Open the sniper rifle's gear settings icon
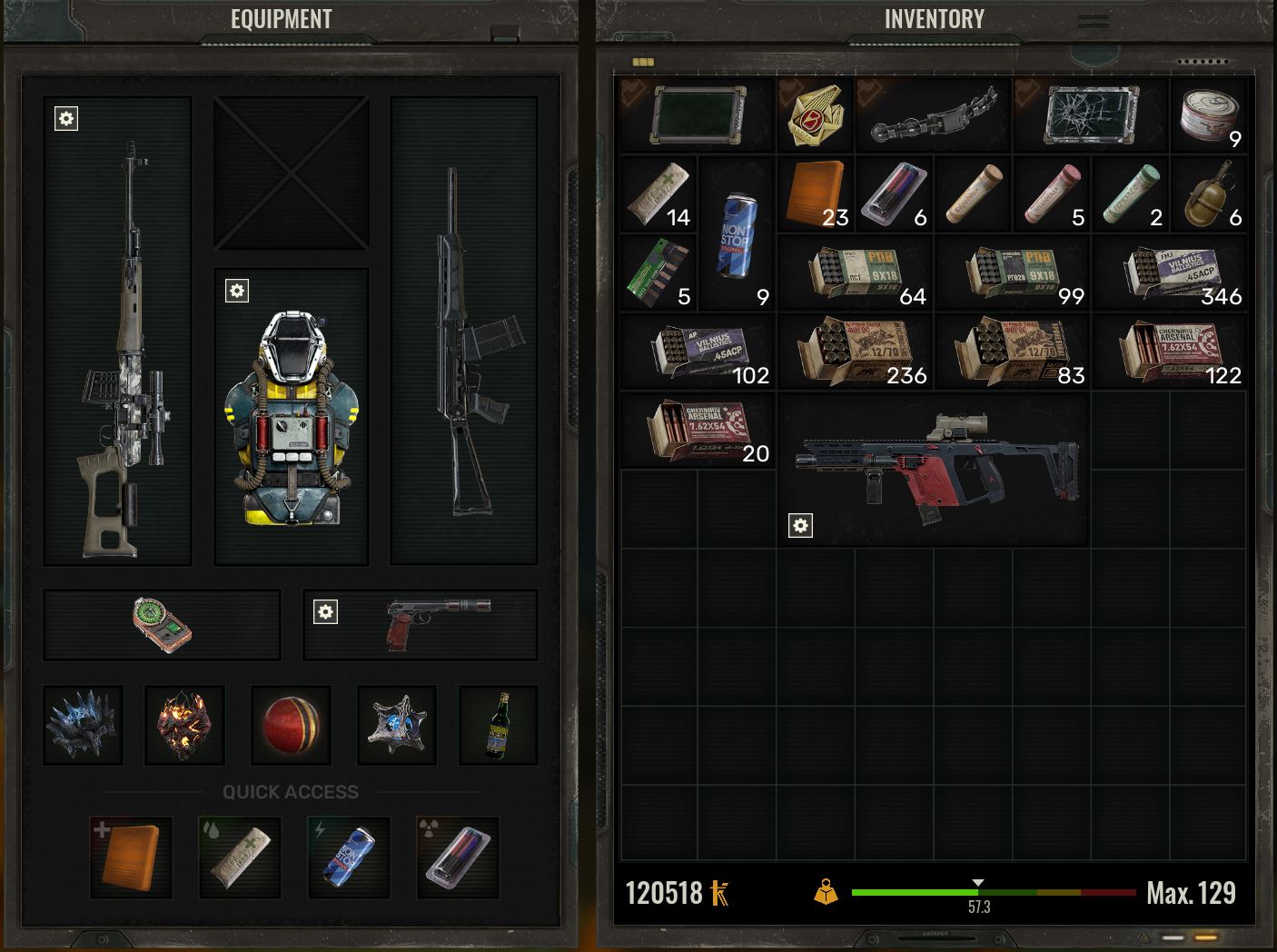Screen dimensions: 1277x952 pyautogui.click(x=66, y=118)
